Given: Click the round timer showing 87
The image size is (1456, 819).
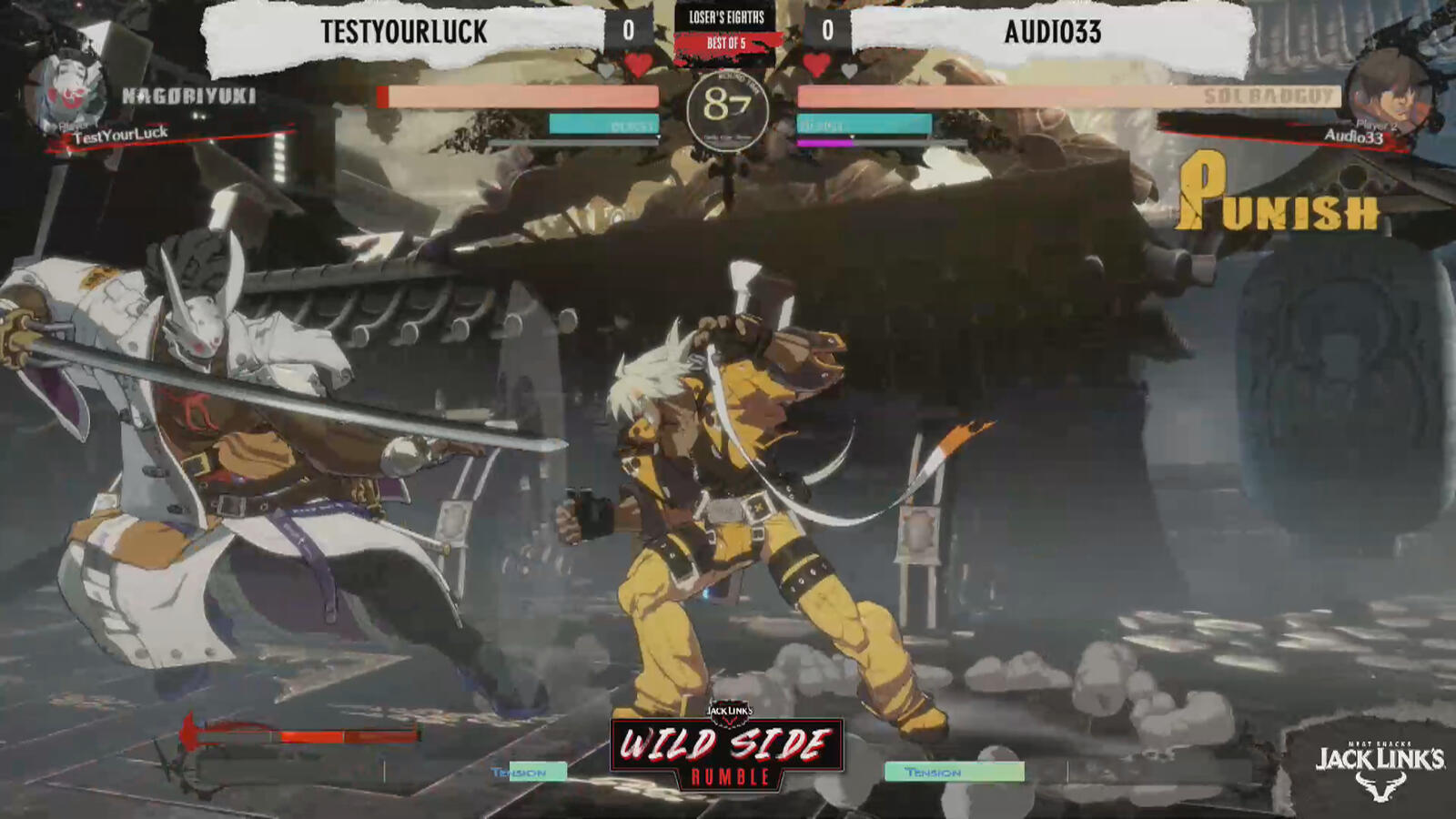Looking at the screenshot, I should 728,105.
